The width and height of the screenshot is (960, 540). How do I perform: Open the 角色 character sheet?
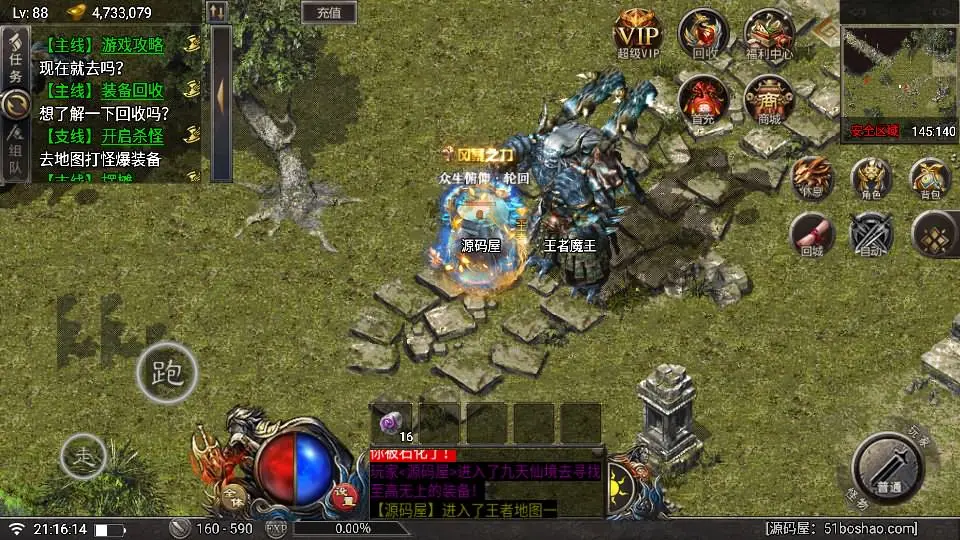[871, 177]
